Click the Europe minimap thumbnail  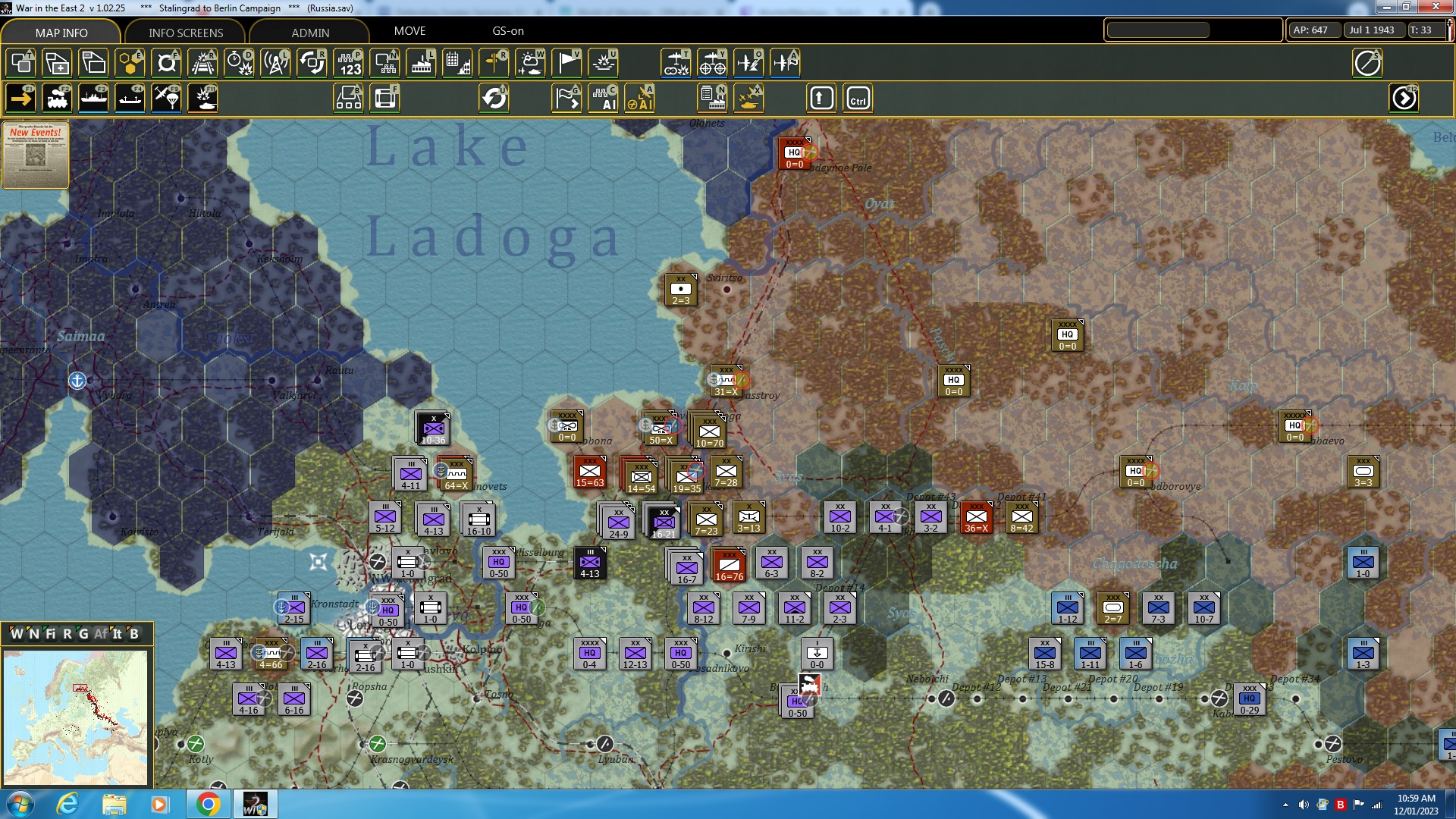point(76,717)
